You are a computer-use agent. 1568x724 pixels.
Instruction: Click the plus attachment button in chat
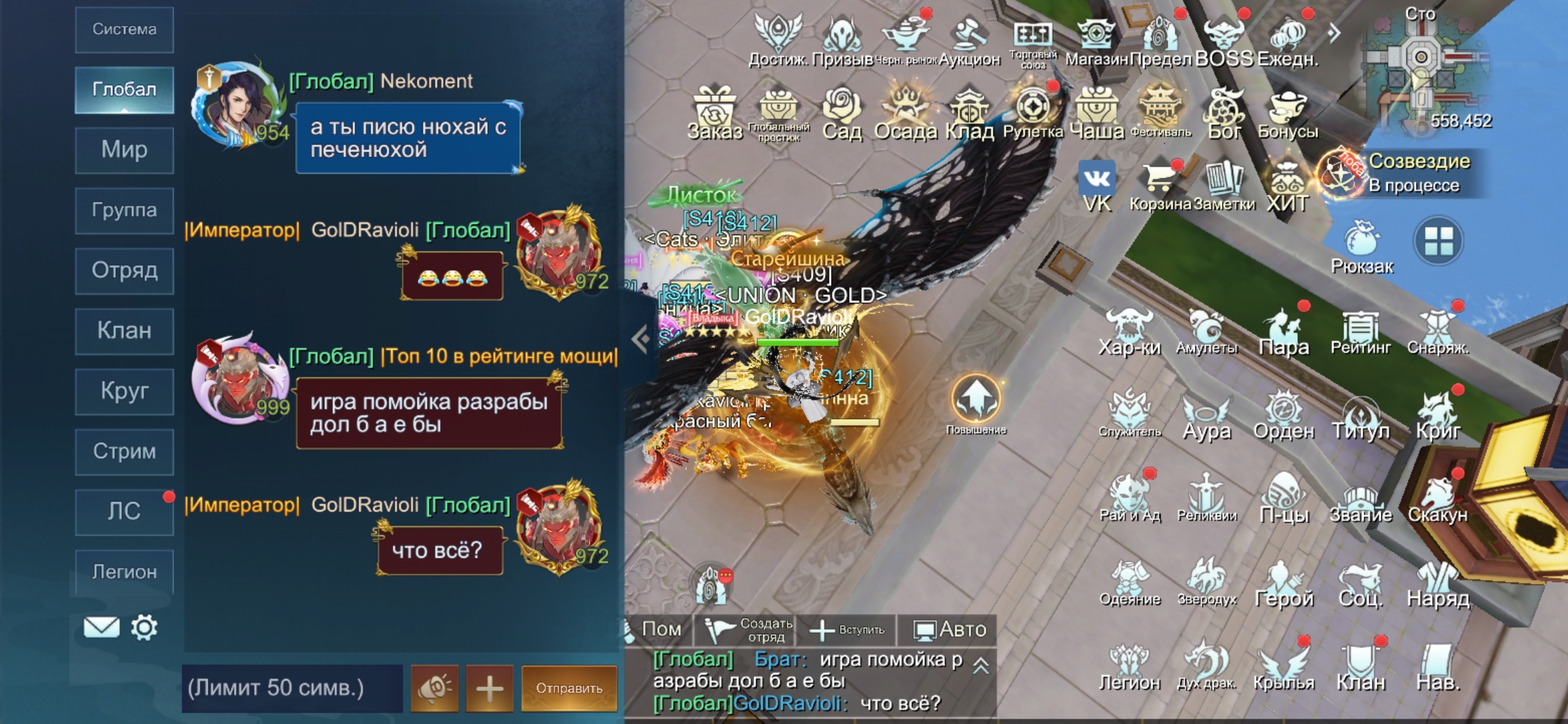tap(489, 688)
